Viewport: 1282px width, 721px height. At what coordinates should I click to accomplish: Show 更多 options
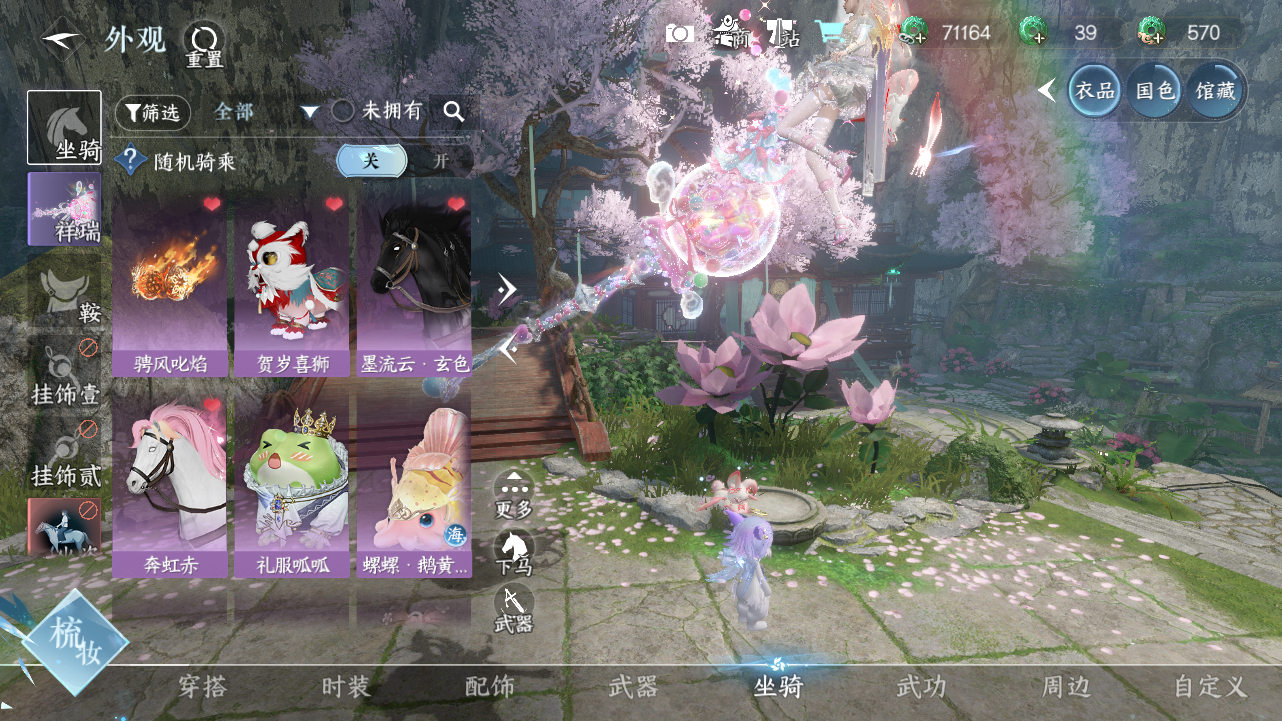click(514, 494)
